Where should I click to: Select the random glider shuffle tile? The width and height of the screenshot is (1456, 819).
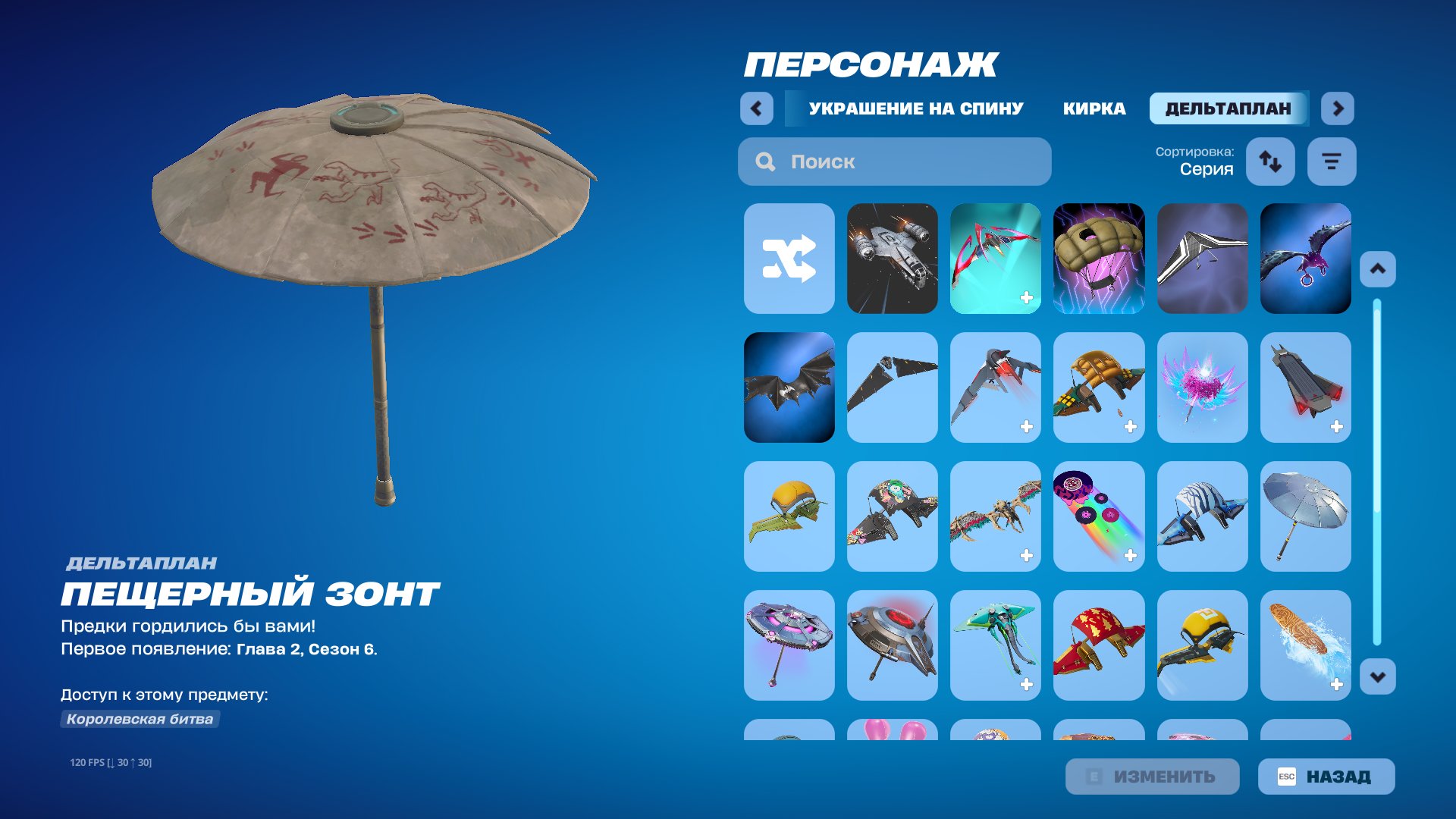tap(789, 258)
